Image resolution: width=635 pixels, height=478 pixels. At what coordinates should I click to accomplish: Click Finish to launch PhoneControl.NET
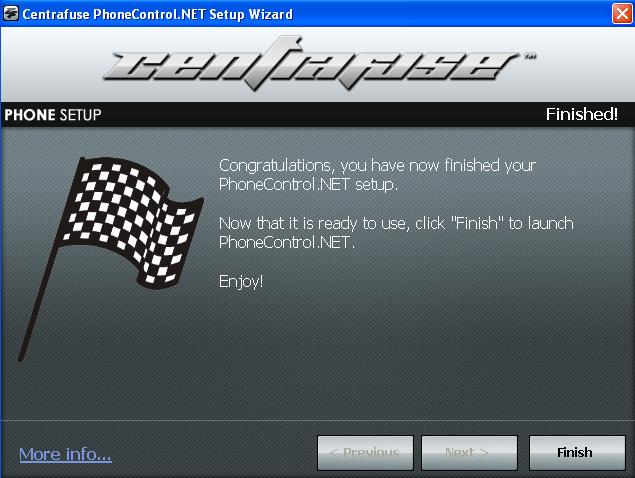tap(574, 452)
